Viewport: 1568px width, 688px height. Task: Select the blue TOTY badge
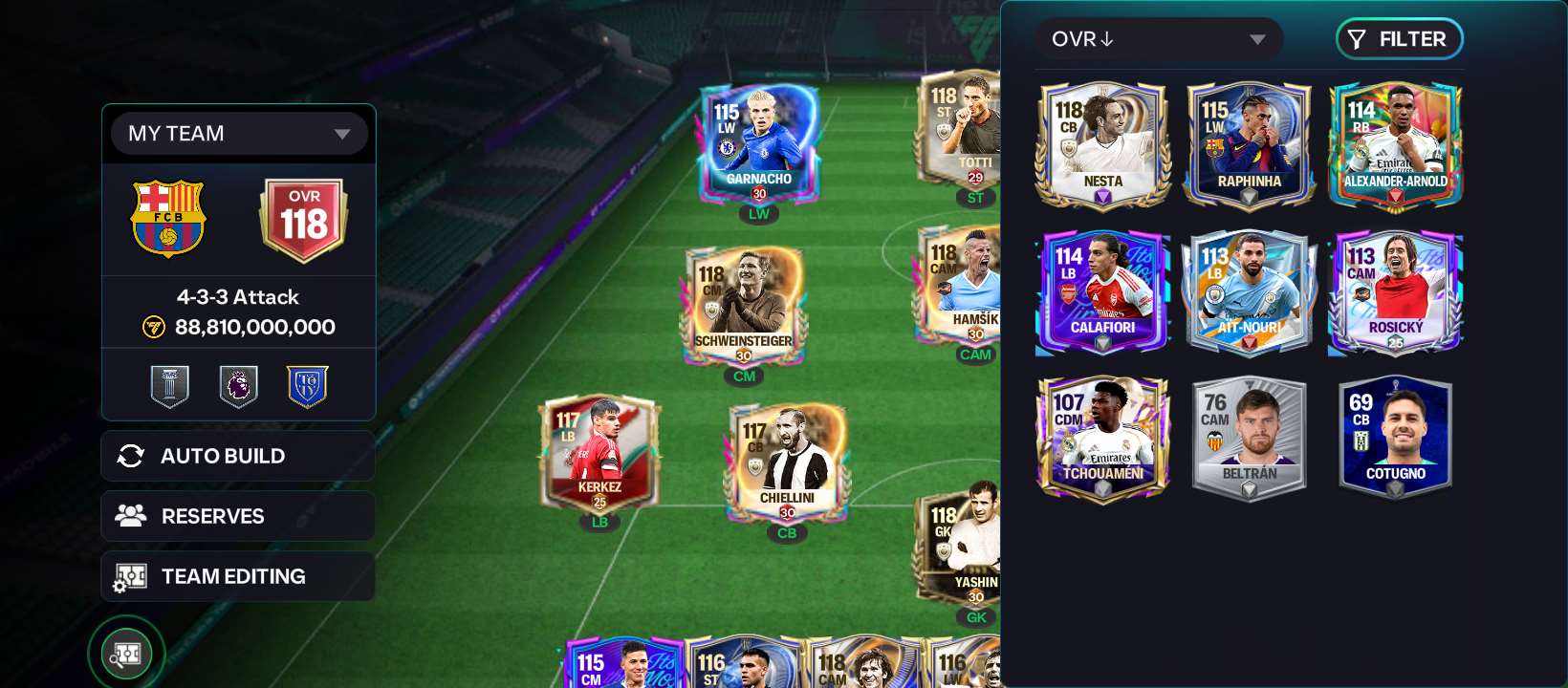(307, 385)
